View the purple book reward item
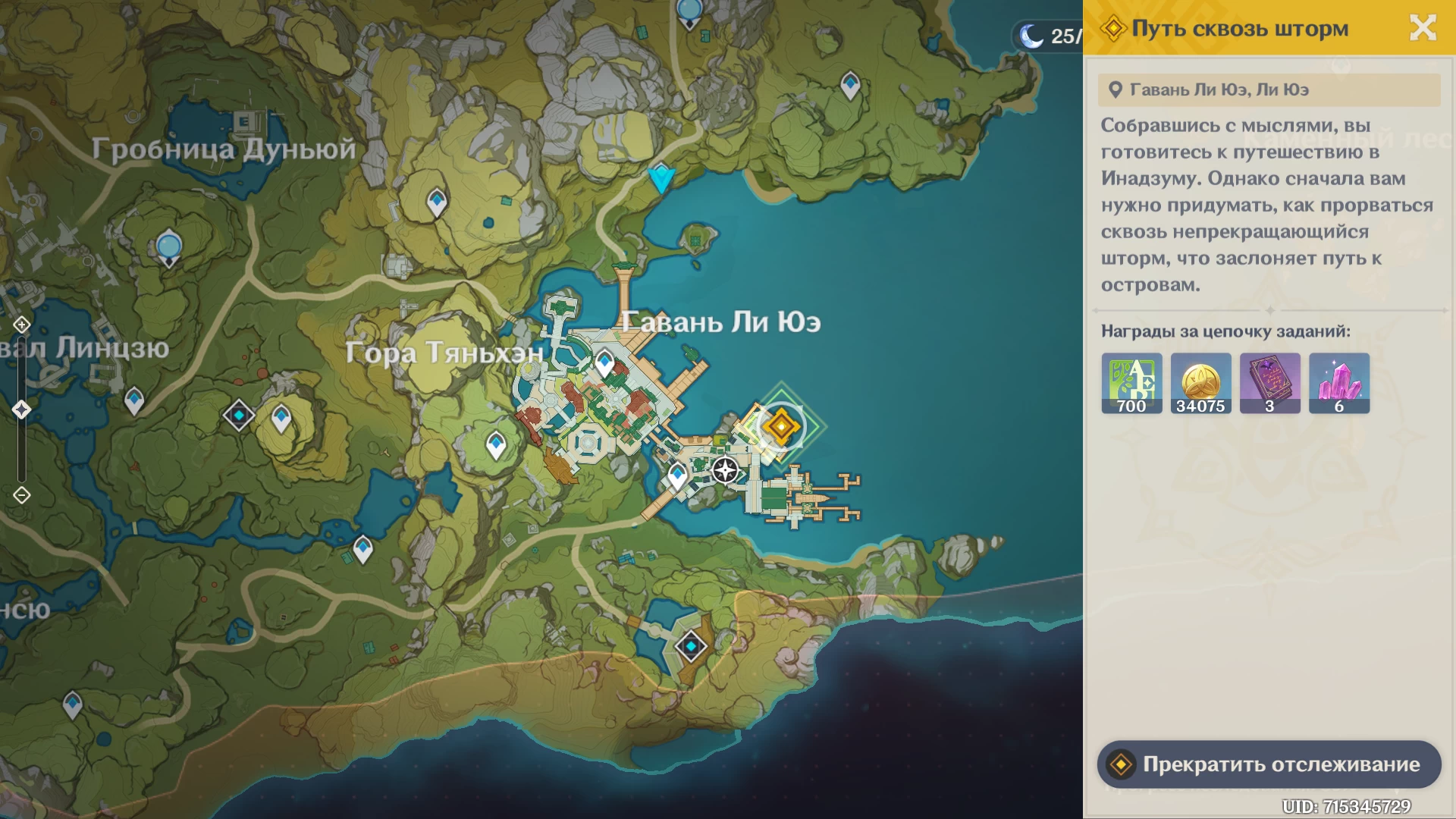The width and height of the screenshot is (1456, 819). [1269, 383]
